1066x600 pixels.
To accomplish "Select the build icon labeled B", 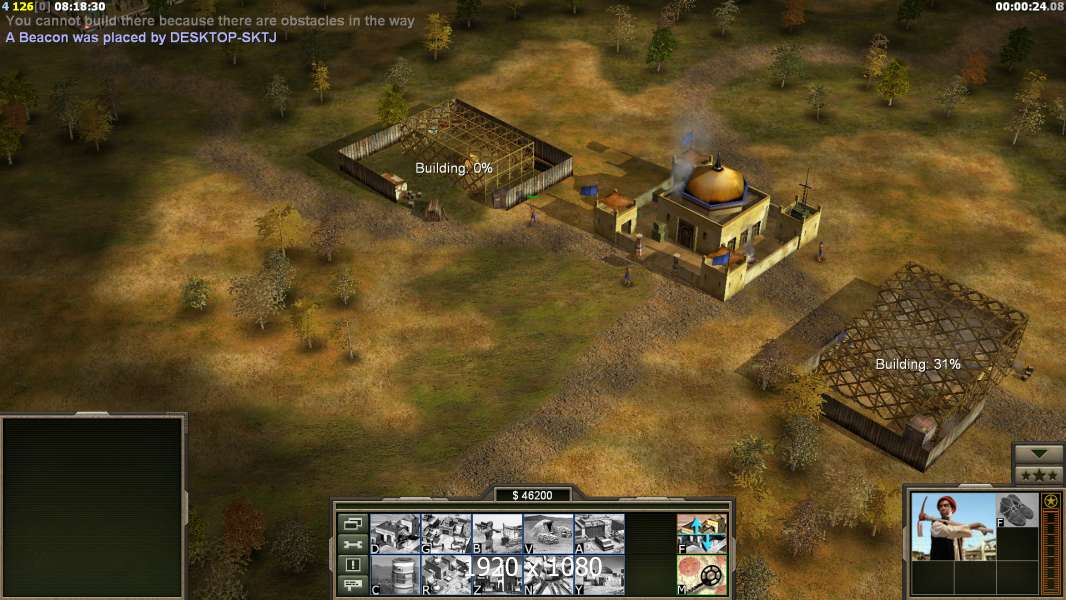I will (x=497, y=533).
